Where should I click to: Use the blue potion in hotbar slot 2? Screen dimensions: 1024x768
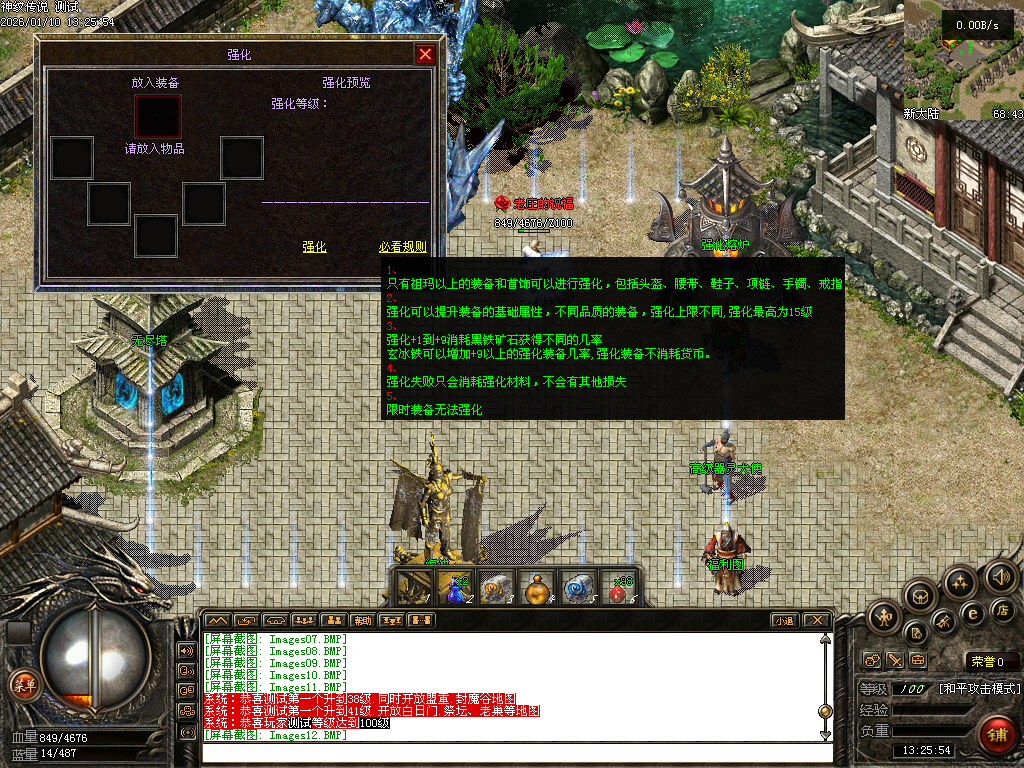456,587
